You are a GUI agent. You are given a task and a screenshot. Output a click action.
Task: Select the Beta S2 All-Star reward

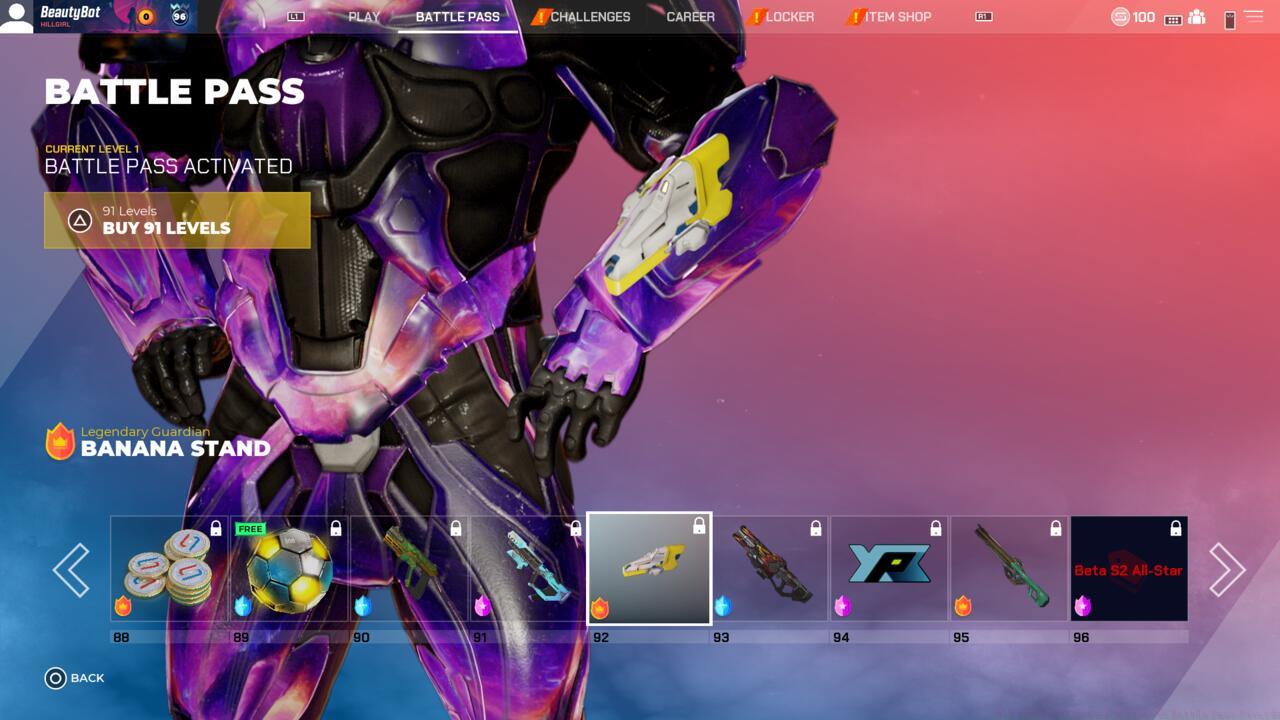coord(1129,568)
